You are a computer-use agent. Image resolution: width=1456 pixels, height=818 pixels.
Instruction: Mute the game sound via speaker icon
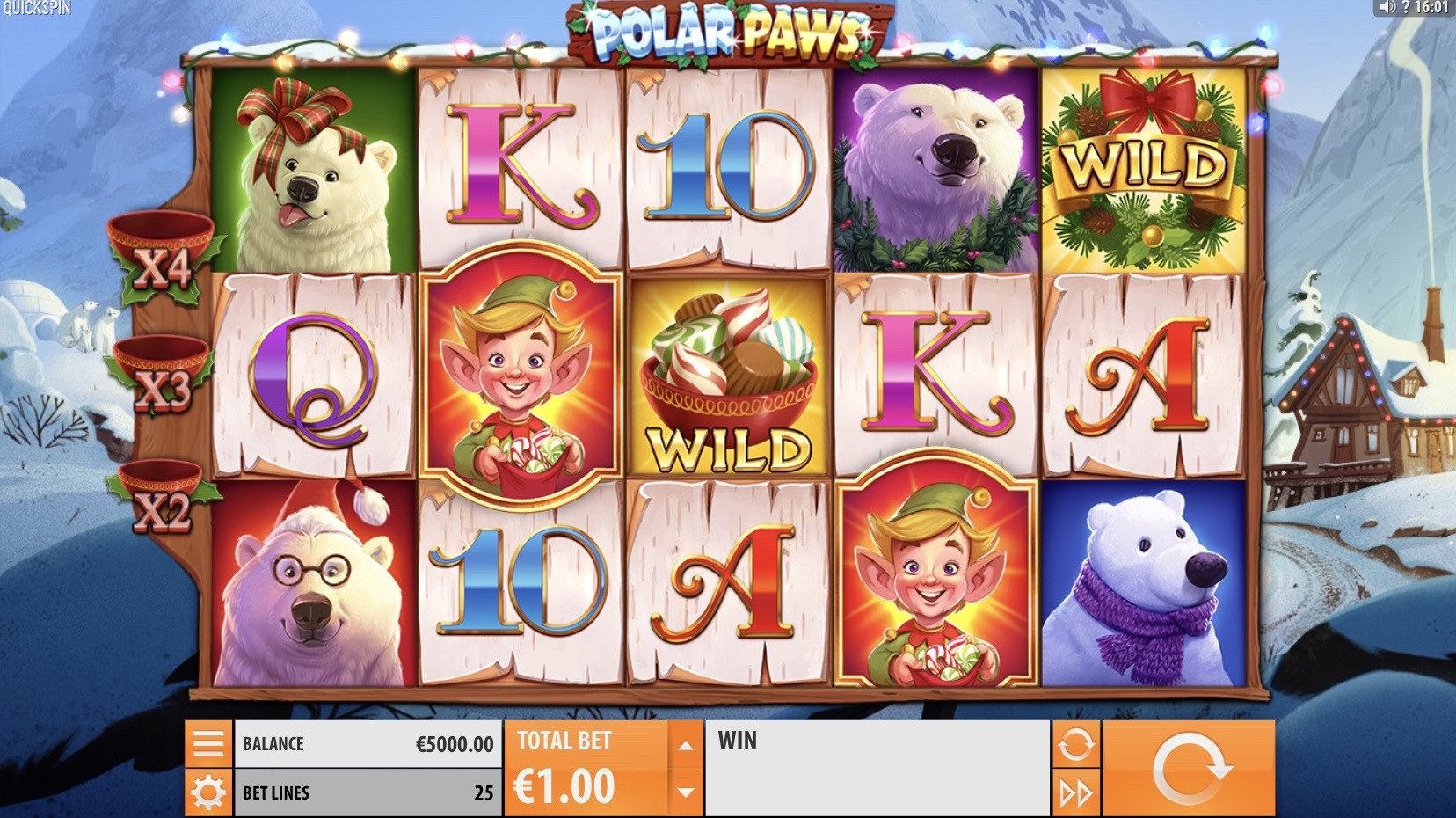tap(1387, 8)
